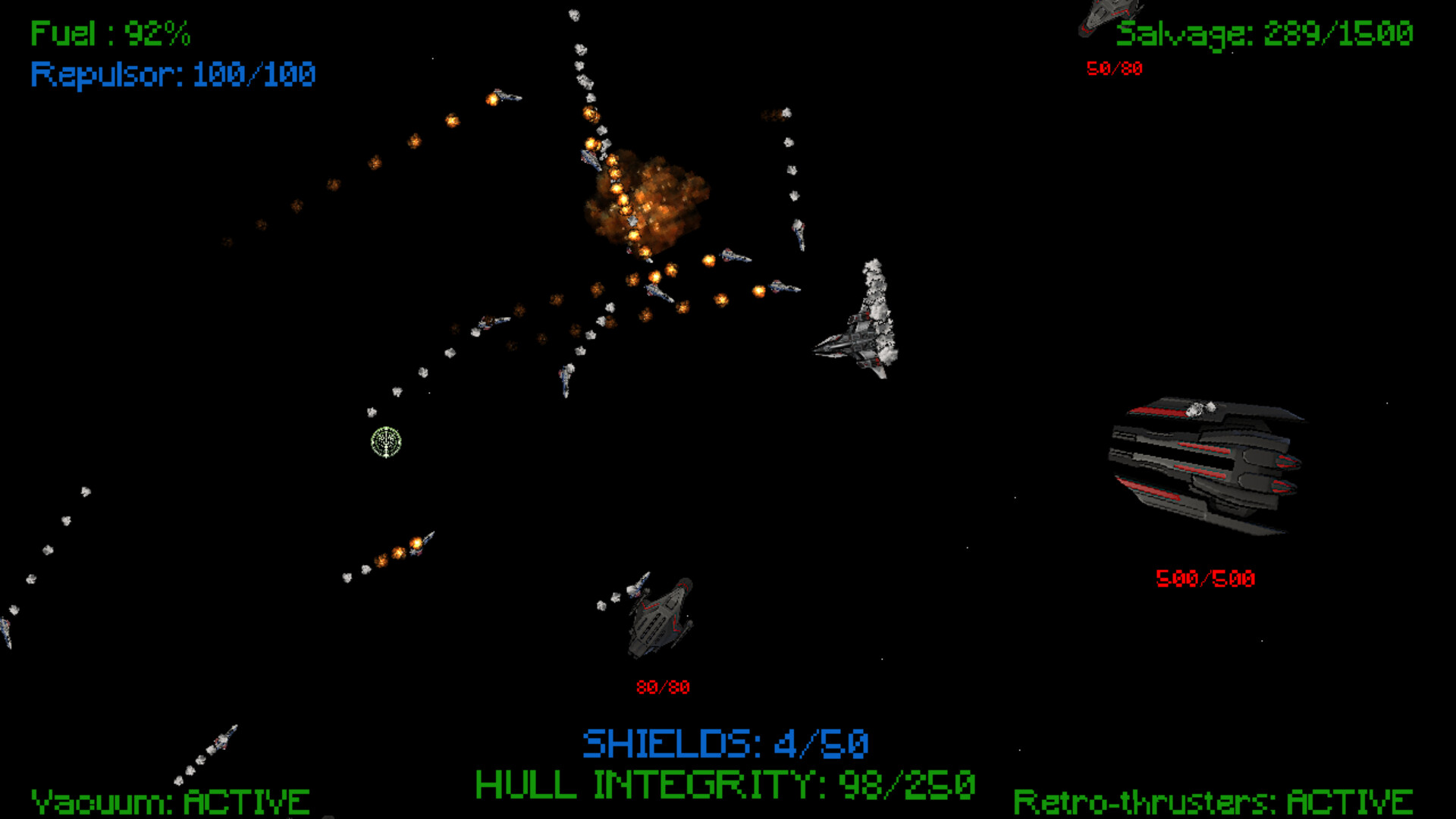Select the green targeting reticle
1456x819 pixels.
385,442
